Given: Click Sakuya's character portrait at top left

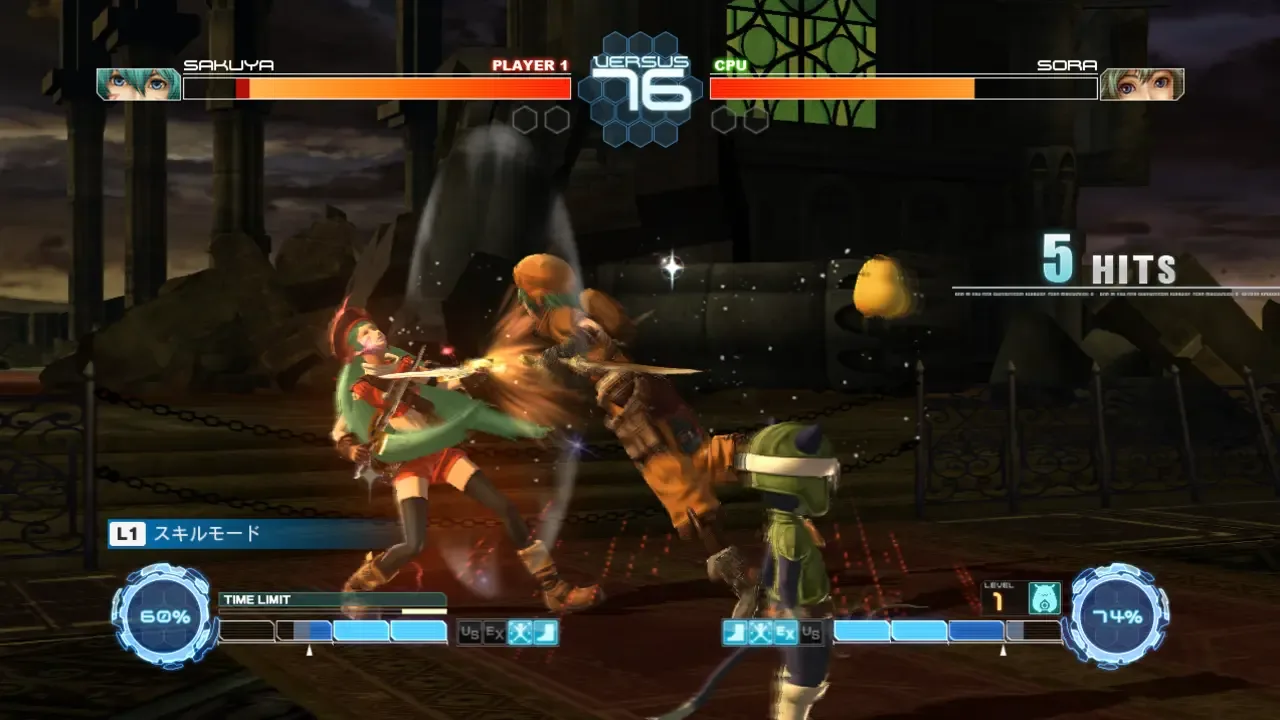Looking at the screenshot, I should click(136, 82).
